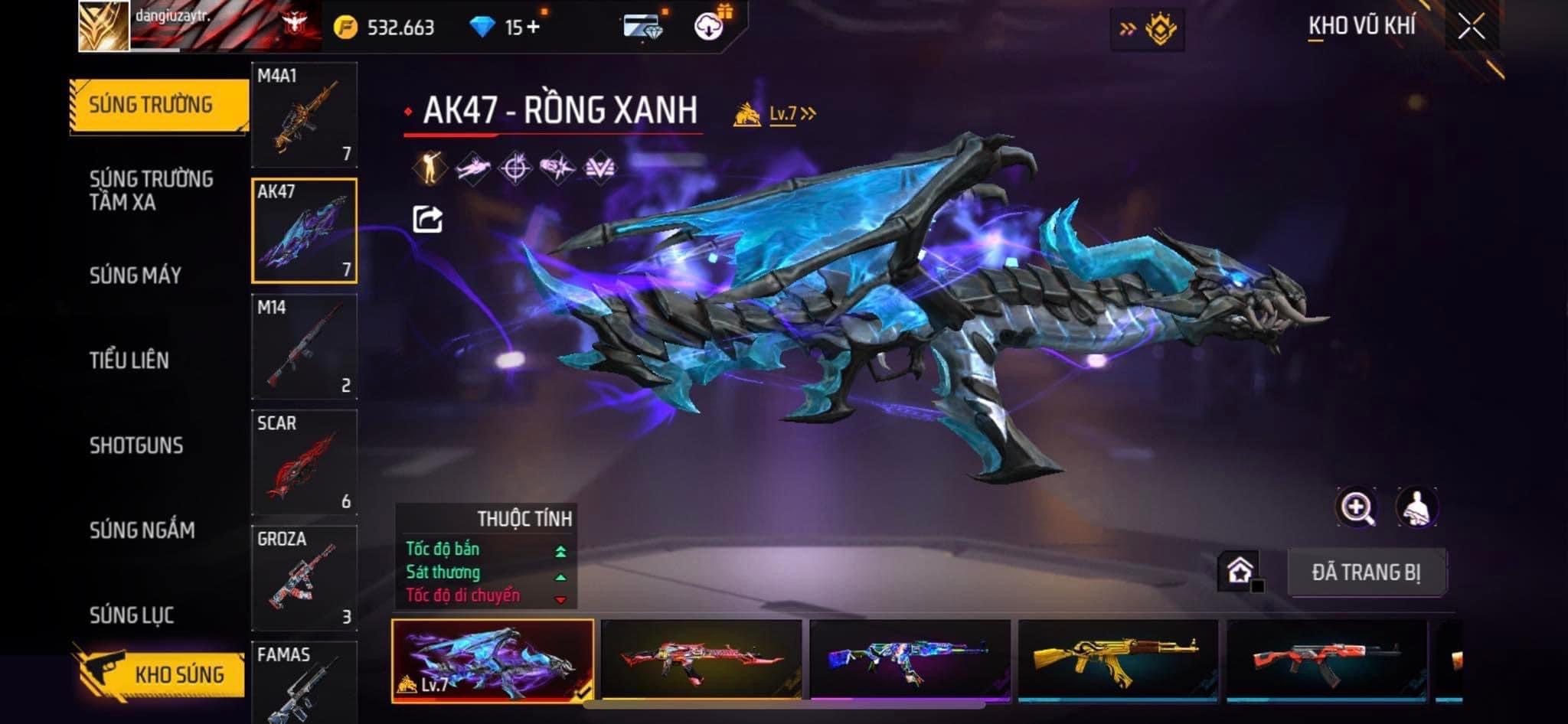Close the weapon armory screen

point(1471,28)
